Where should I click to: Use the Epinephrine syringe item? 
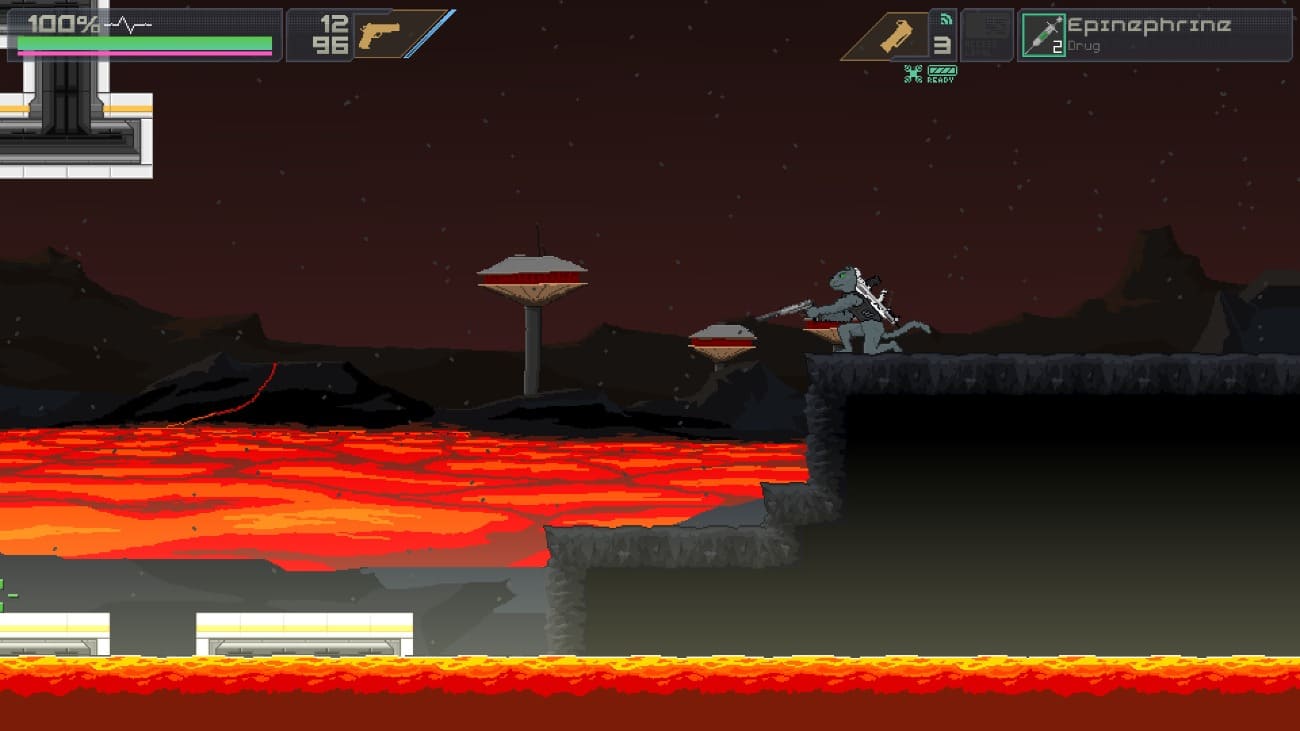pyautogui.click(x=1043, y=36)
